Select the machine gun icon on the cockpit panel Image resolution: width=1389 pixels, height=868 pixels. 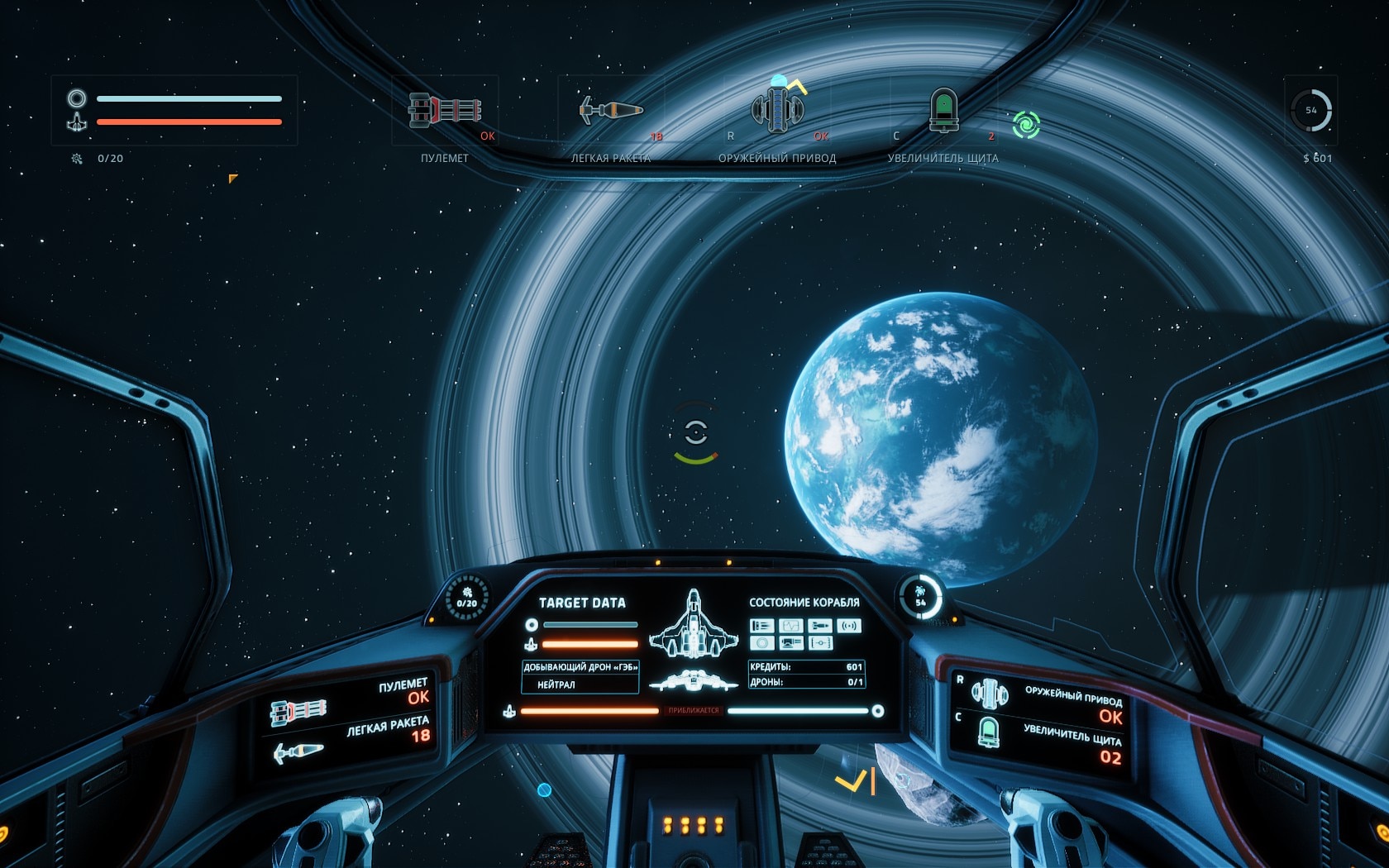pos(298,711)
